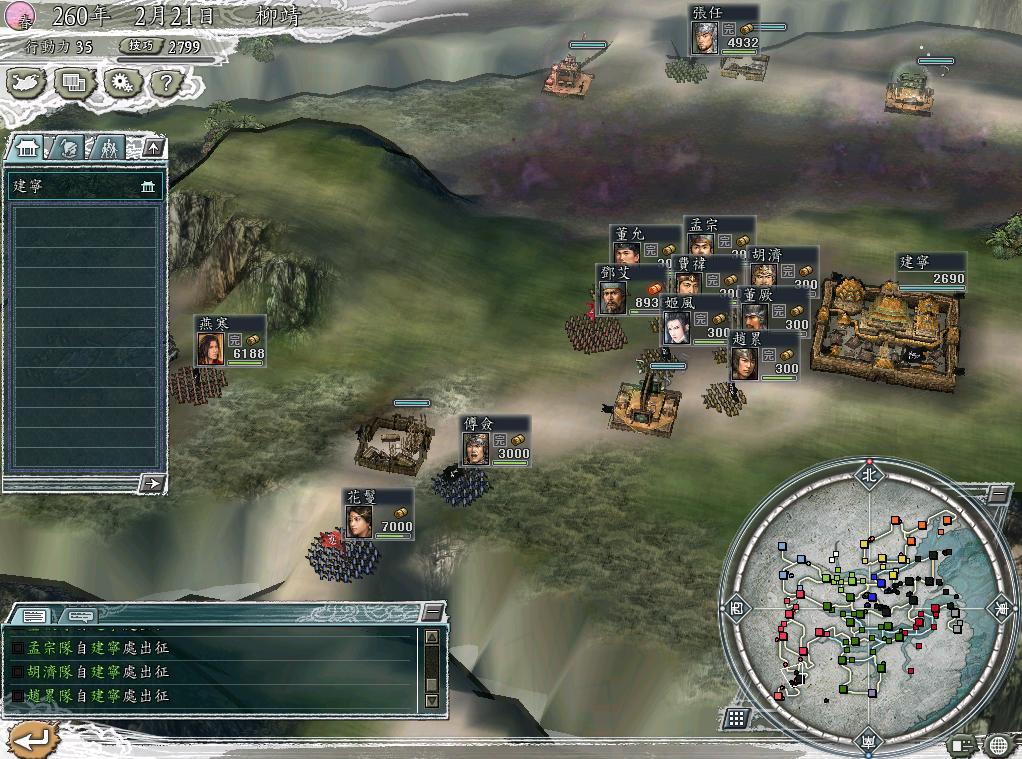This screenshot has height=759, width=1022.
Task: Switch to the speech bubble tab
Action: pos(81,616)
